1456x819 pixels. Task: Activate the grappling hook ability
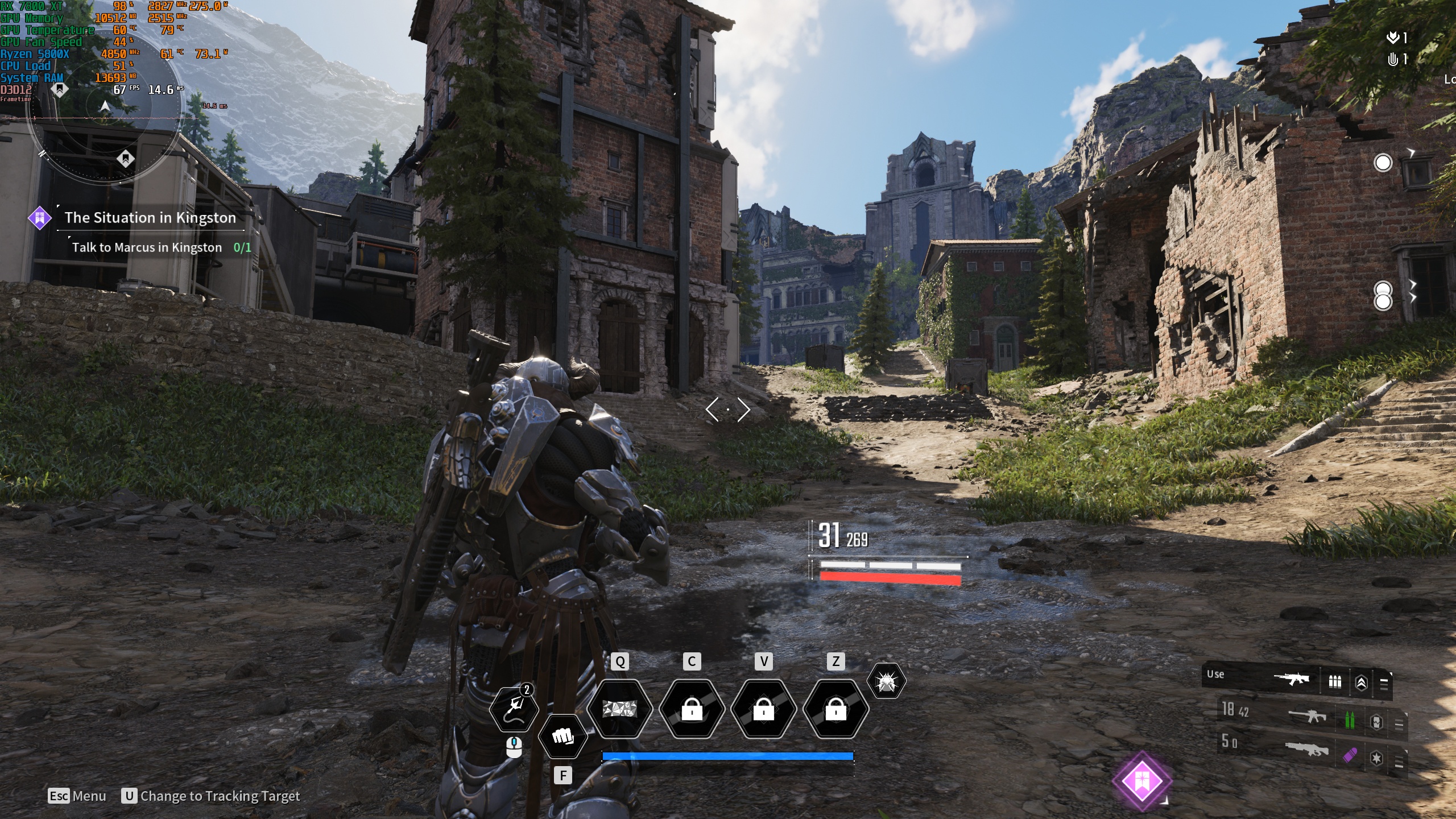[514, 709]
